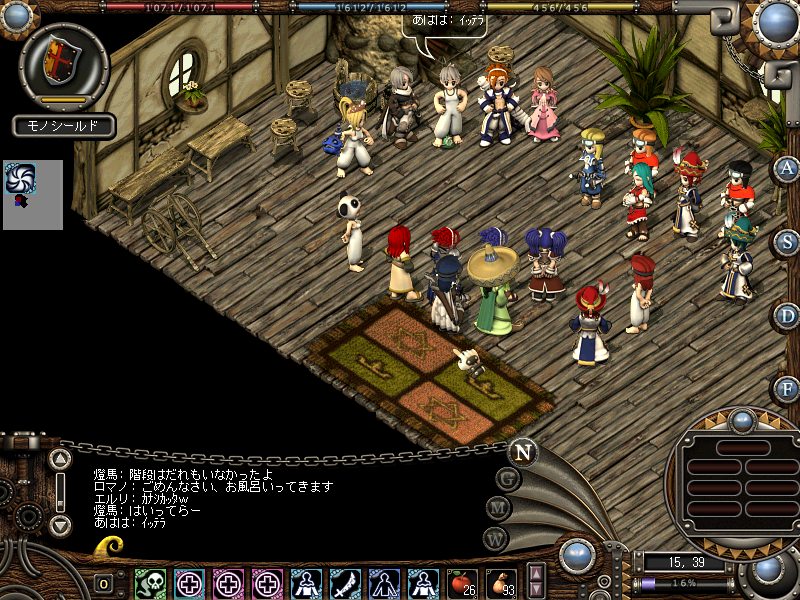This screenshot has width=800, height=600.
Task: Click the chat log scroll-down arrow
Action: (60, 524)
